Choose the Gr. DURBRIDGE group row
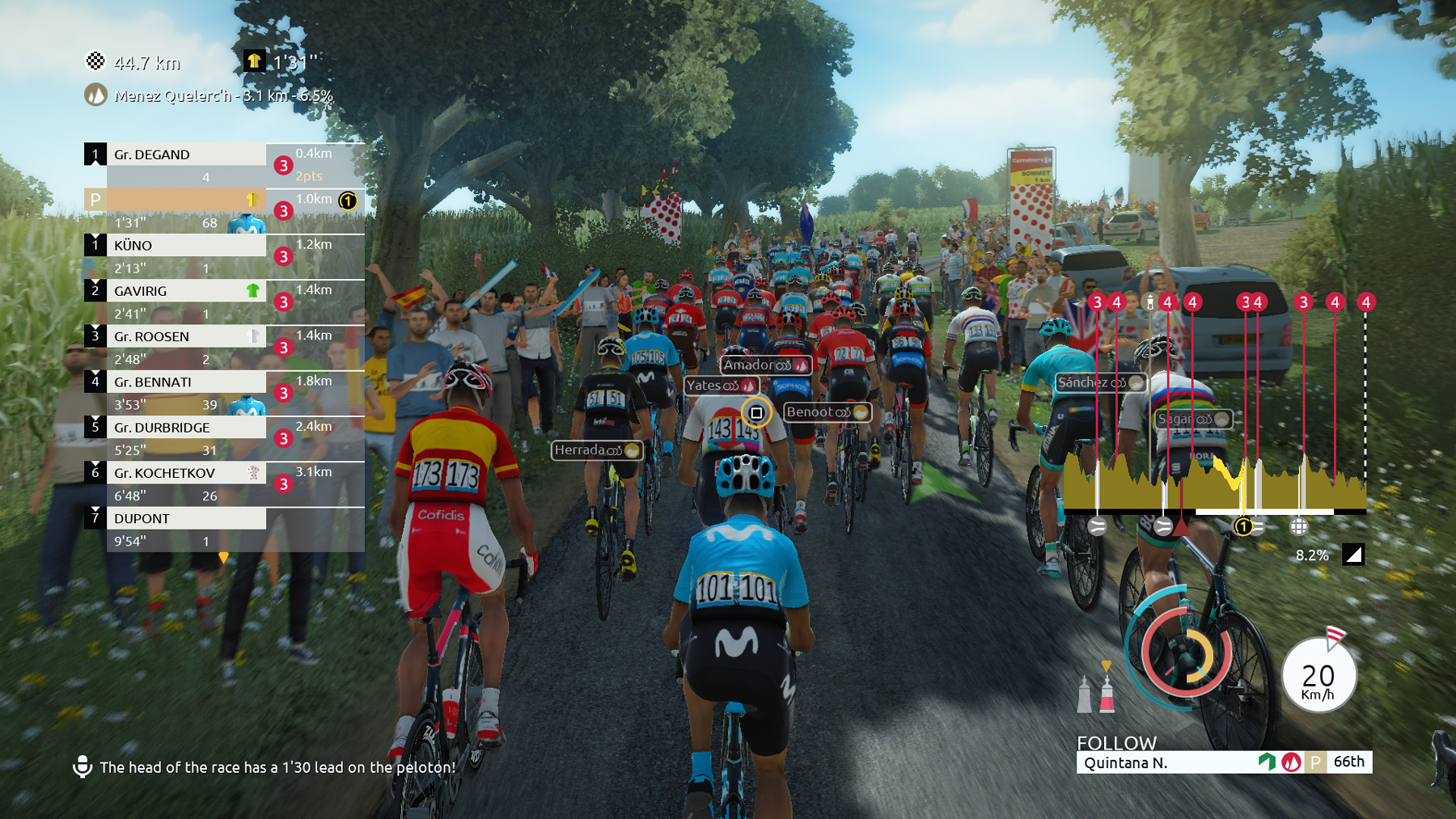Screen dimensions: 1456x819 (x=186, y=427)
